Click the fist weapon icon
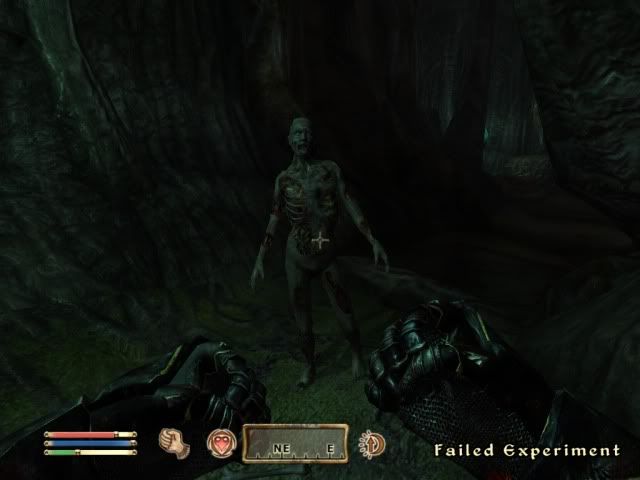 click(x=175, y=442)
